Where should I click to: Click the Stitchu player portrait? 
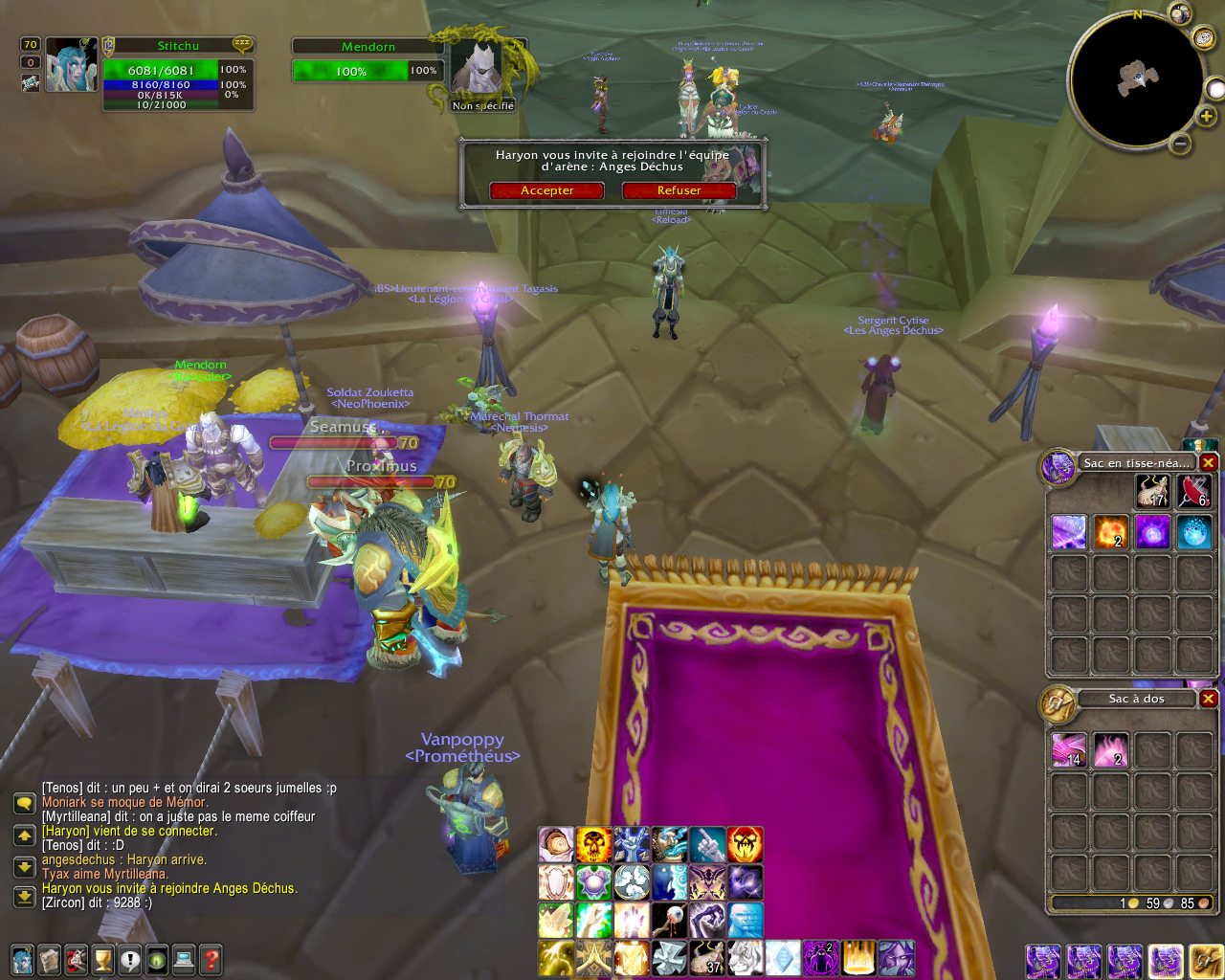tap(72, 65)
